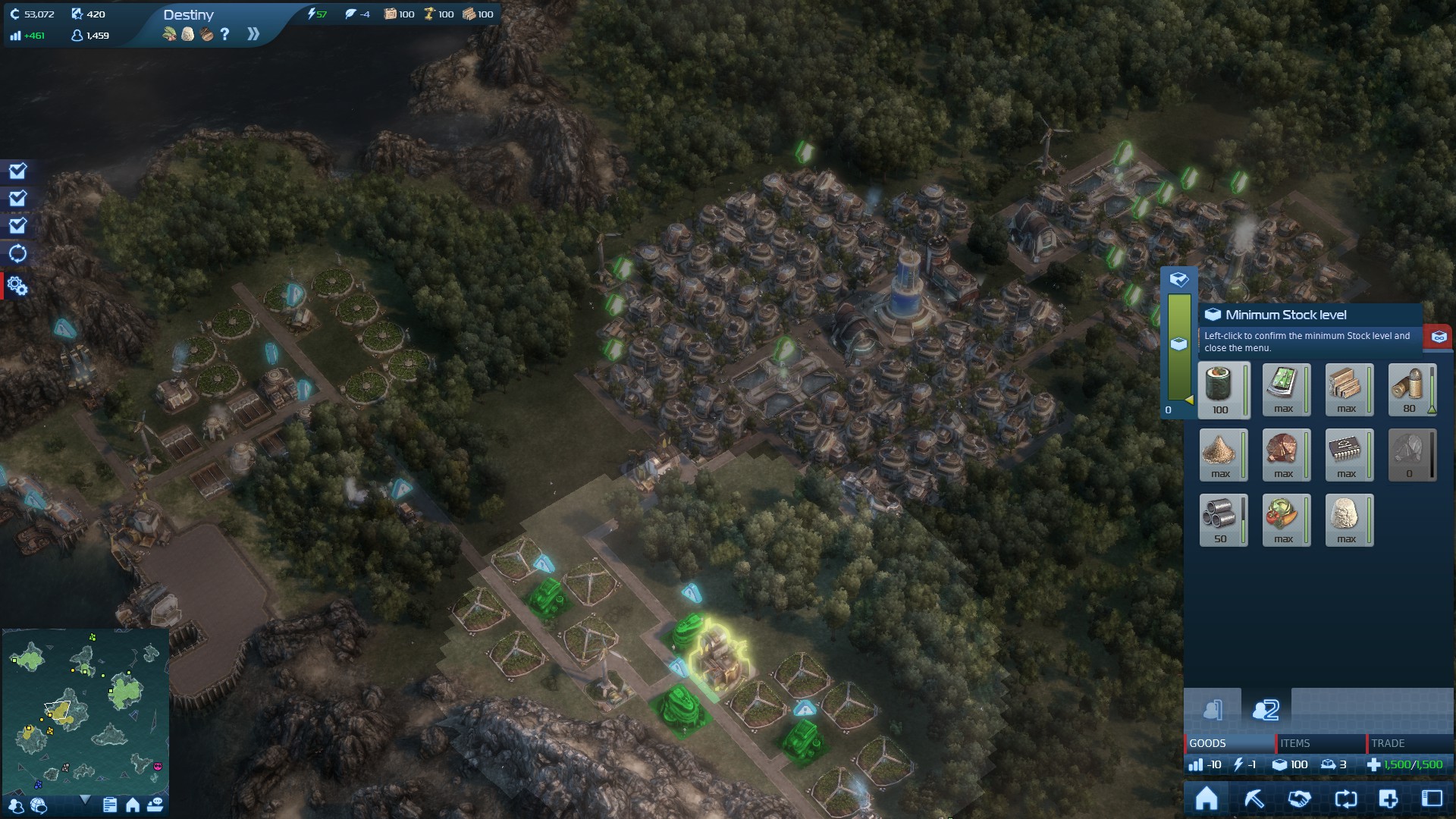
Task: Click the red infinity box button
Action: coord(1439,336)
